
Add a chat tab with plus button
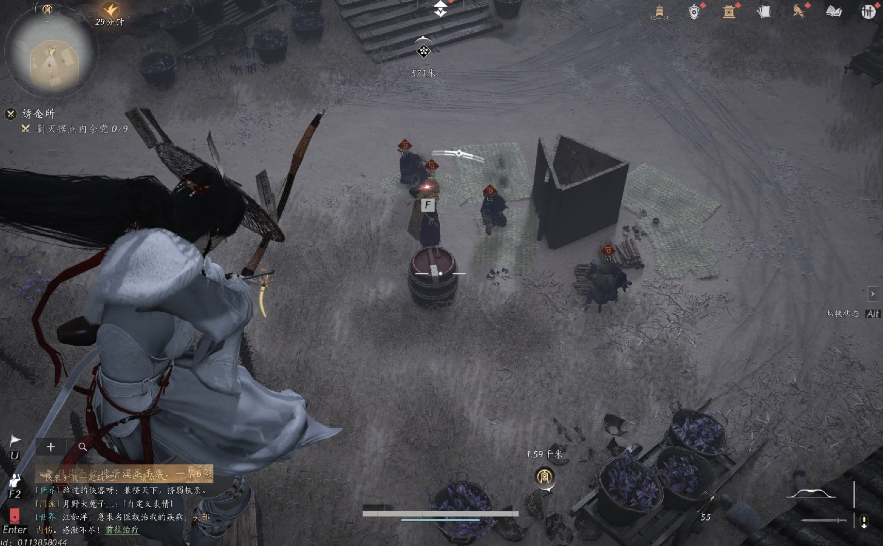click(x=50, y=447)
